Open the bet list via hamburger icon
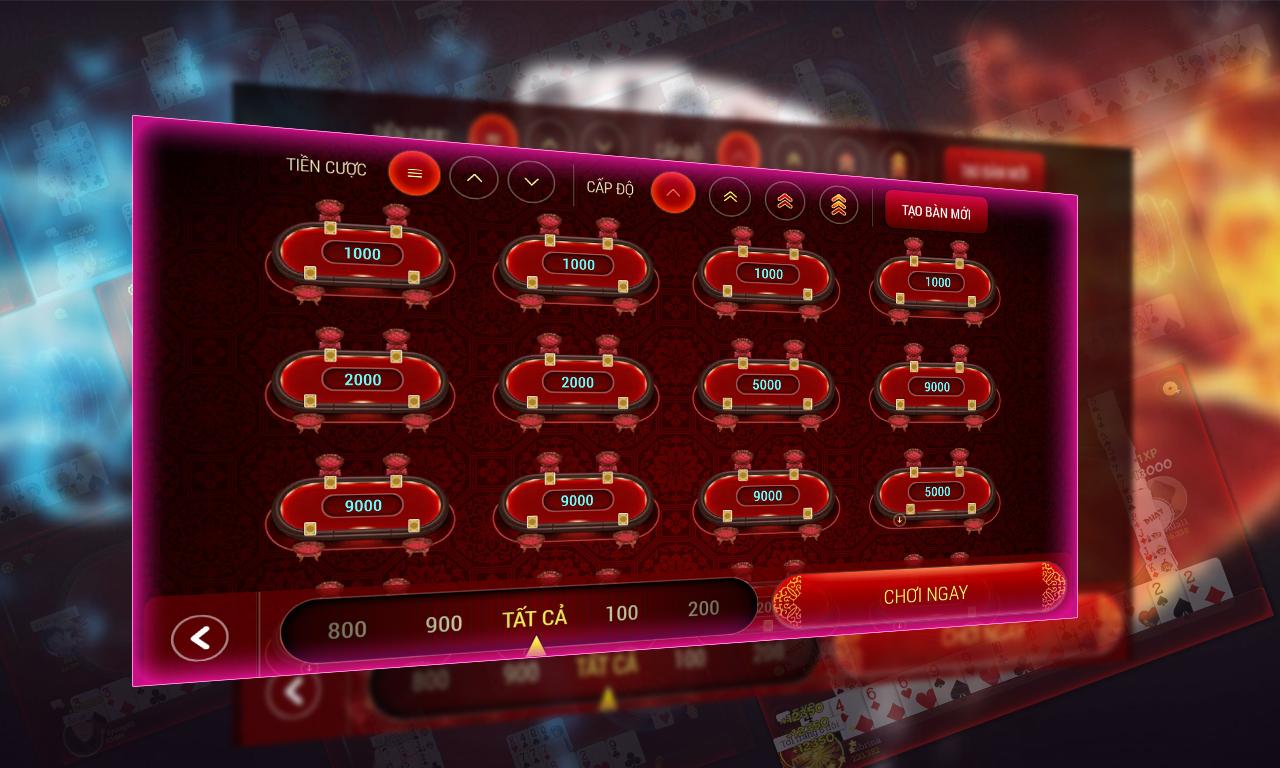Screen dimensions: 1280x768 [413, 173]
